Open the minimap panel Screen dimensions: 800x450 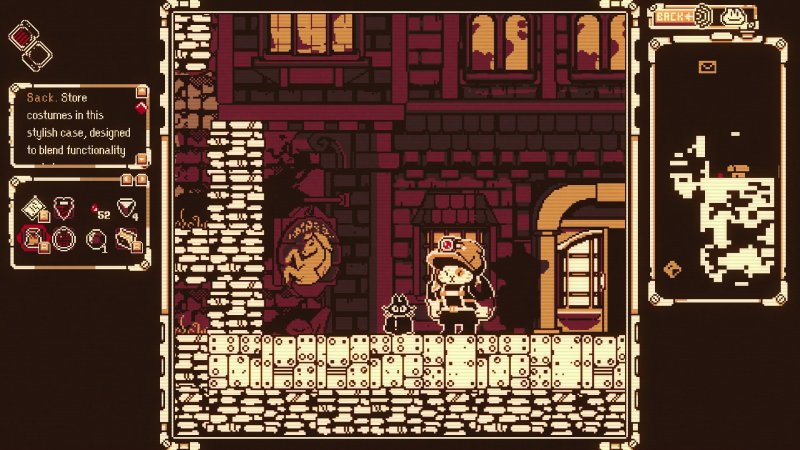pyautogui.click(x=716, y=170)
